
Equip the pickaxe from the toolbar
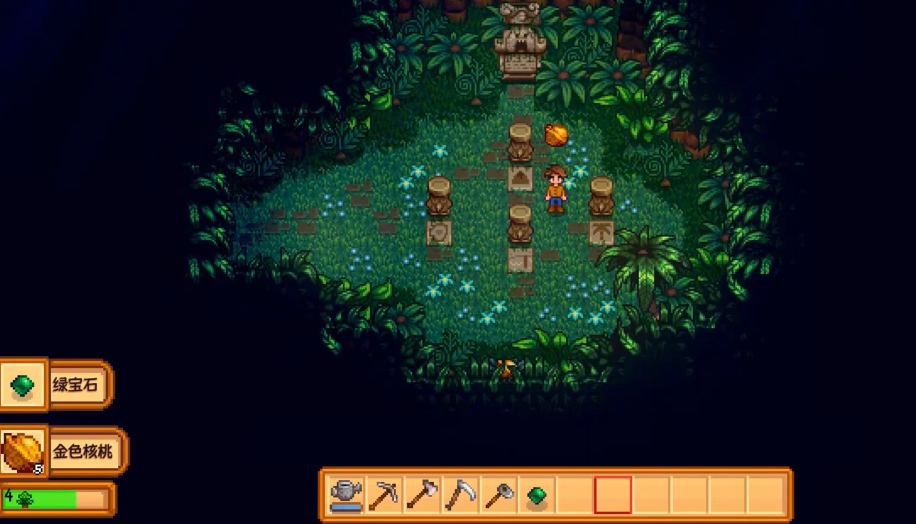click(384, 494)
